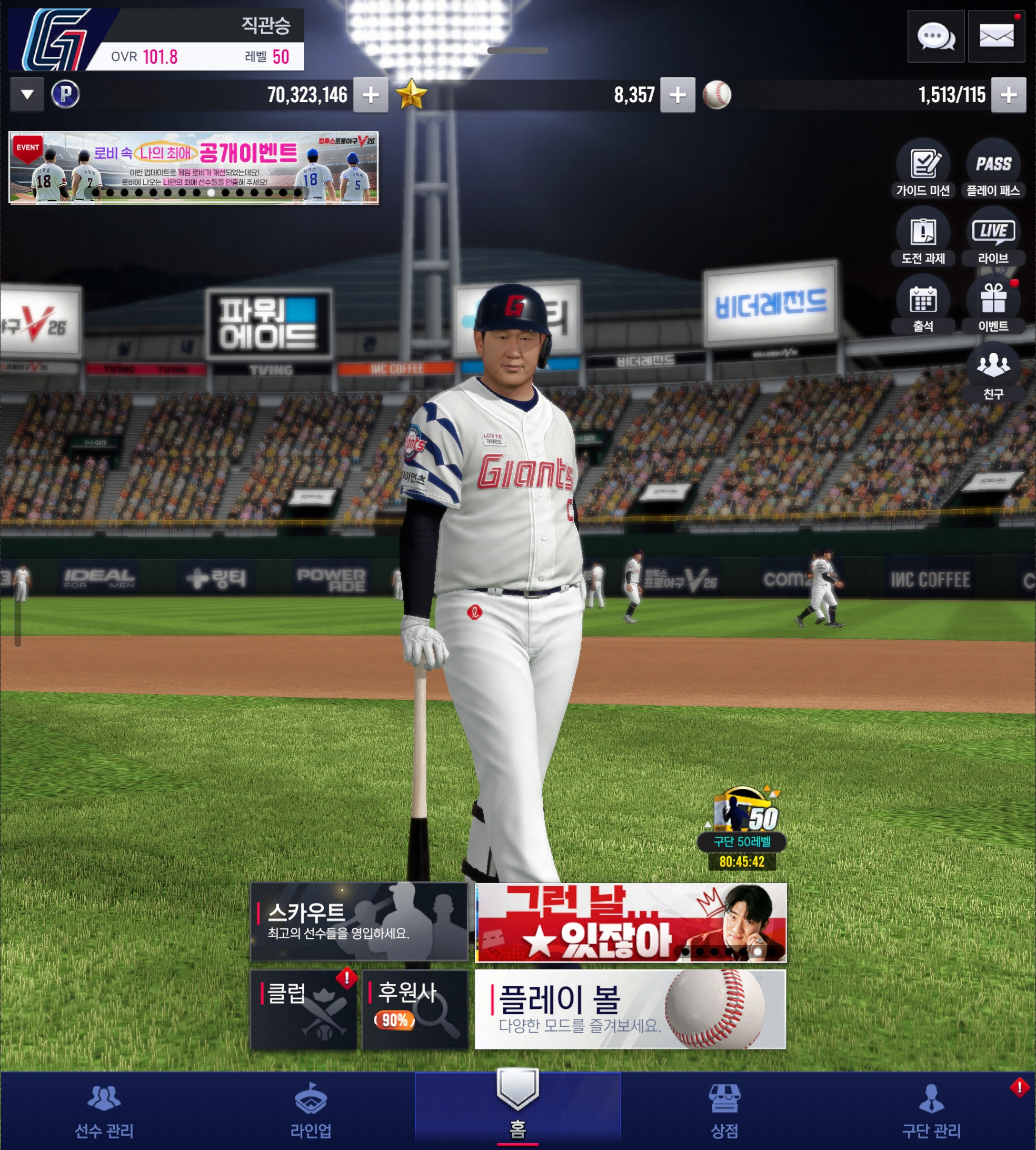
Task: Add more baseball stamina
Action: pyautogui.click(x=1008, y=95)
